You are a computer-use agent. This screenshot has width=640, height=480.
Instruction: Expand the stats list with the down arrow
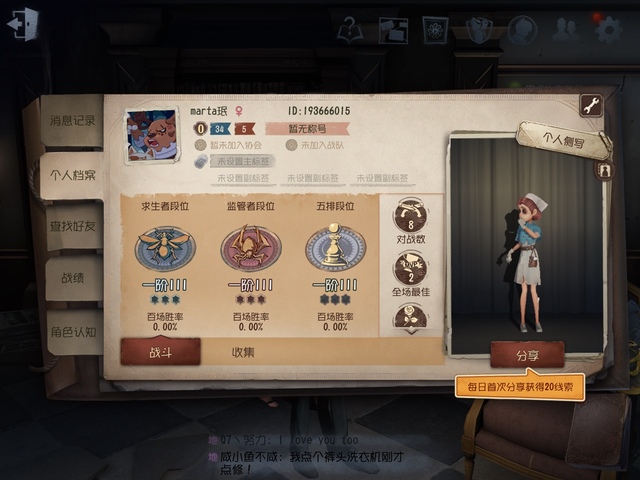(x=410, y=331)
